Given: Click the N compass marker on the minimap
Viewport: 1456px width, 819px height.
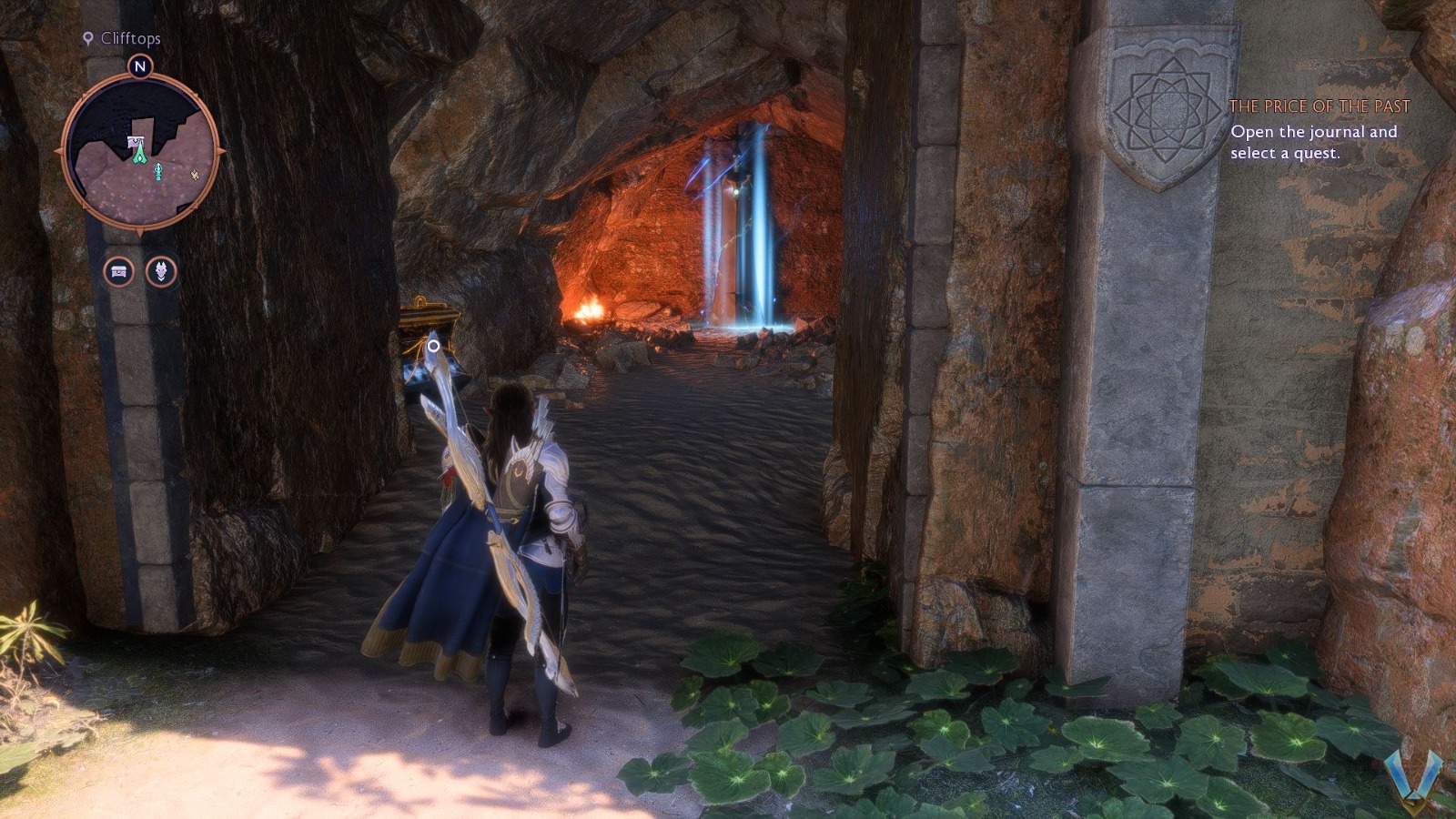Looking at the screenshot, I should pos(138,66).
